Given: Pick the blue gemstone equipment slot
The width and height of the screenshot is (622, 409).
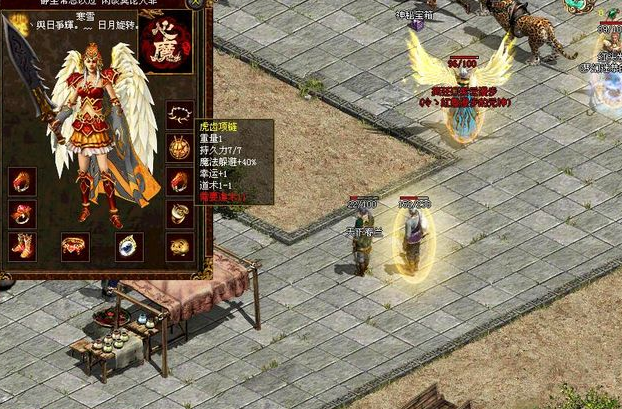Looking at the screenshot, I should [129, 245].
